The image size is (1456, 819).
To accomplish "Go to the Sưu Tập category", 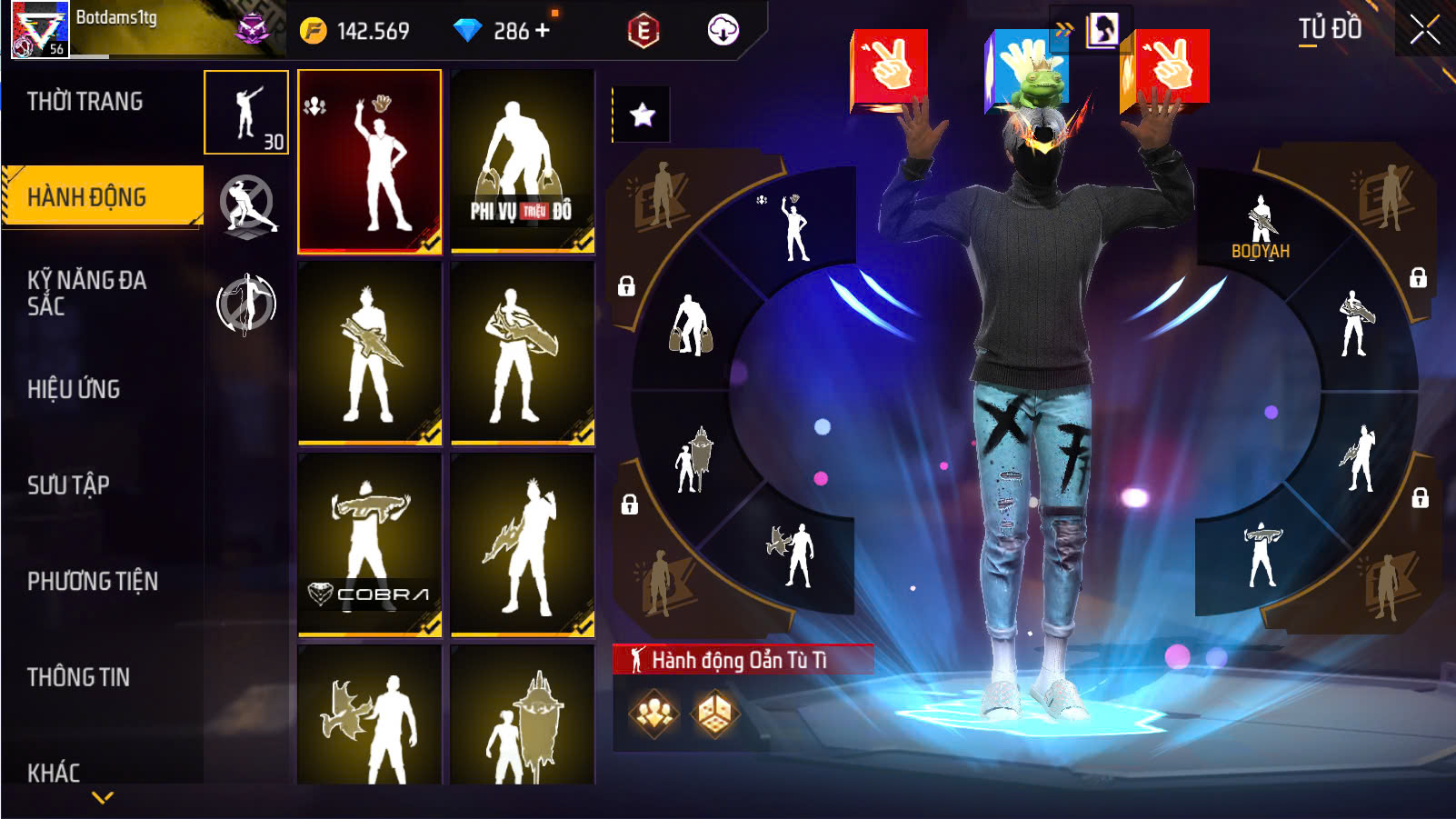I will (68, 485).
